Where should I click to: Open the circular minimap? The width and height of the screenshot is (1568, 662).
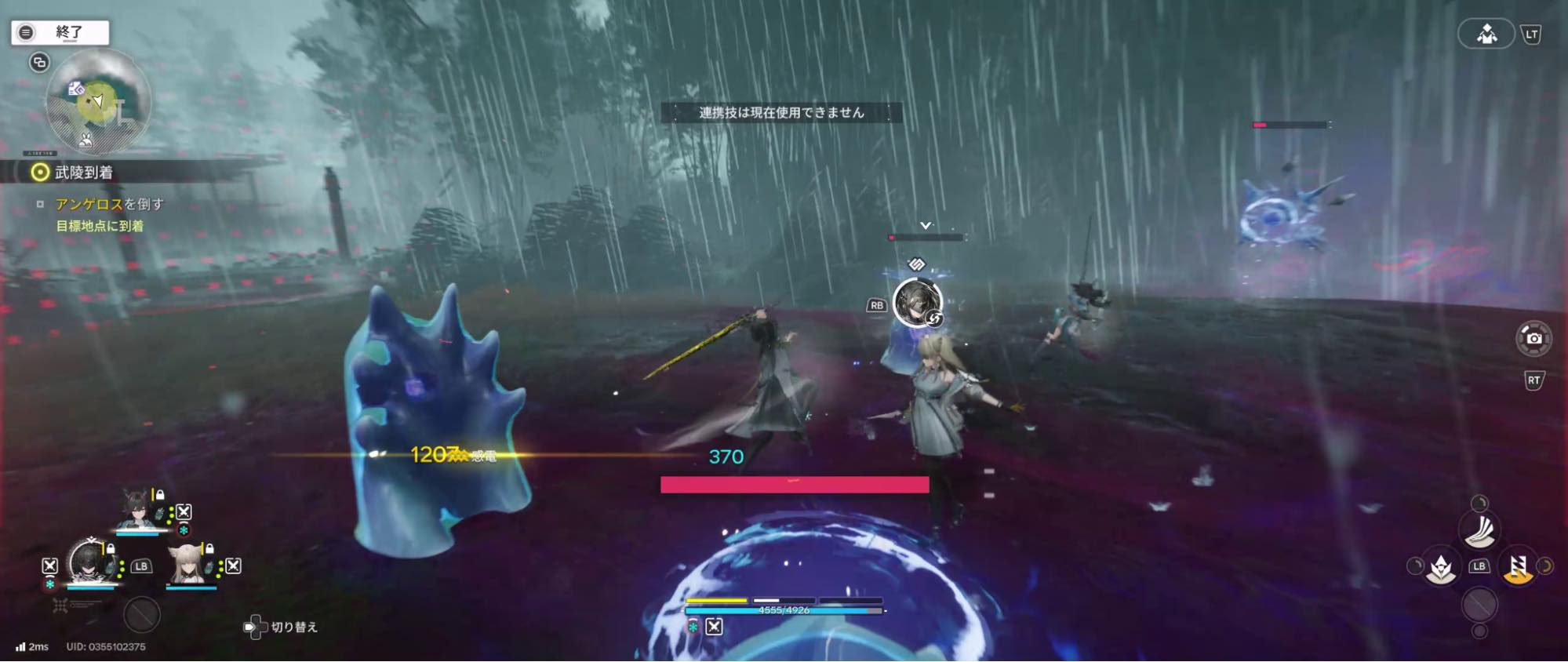[x=98, y=102]
